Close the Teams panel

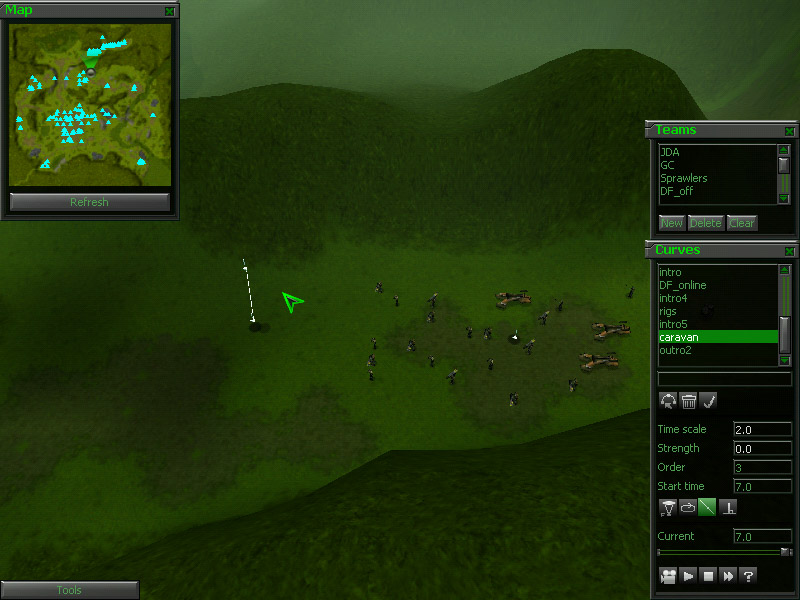coord(789,131)
